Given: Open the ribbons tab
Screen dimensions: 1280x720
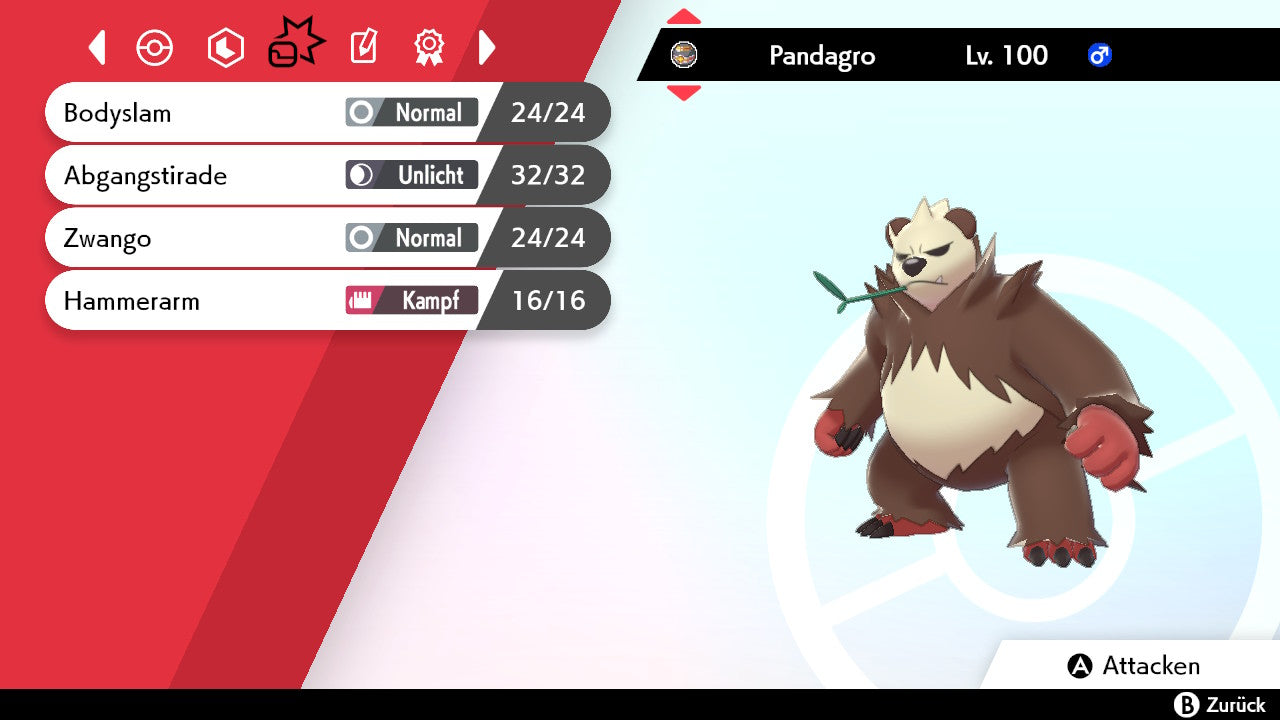Looking at the screenshot, I should tap(429, 48).
